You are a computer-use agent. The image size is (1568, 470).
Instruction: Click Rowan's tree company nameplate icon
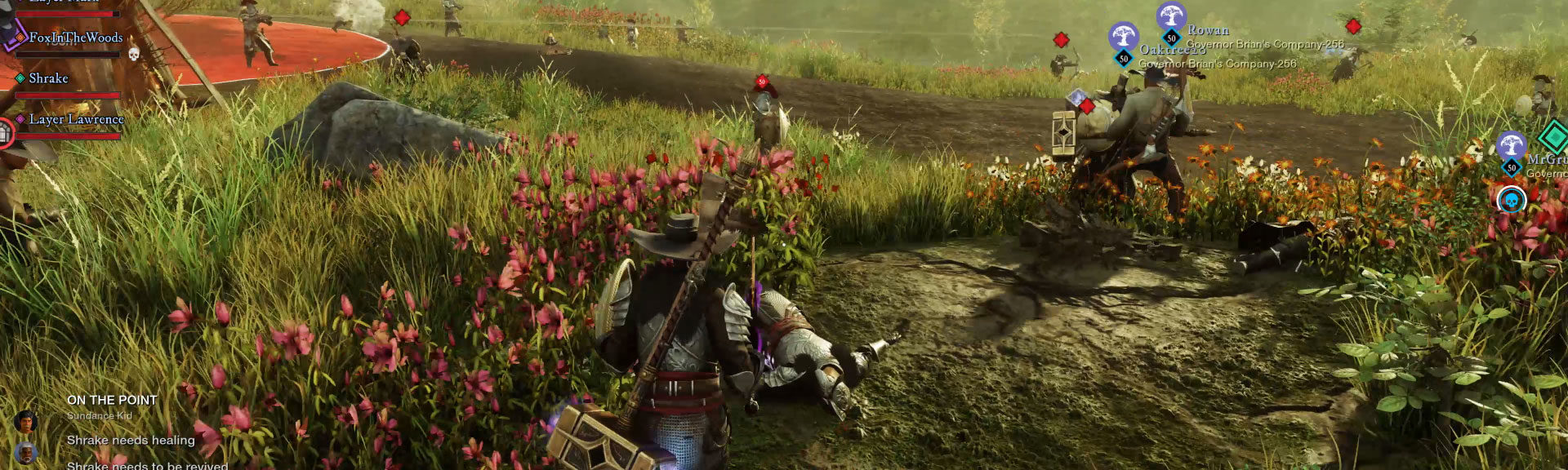coord(1171,17)
